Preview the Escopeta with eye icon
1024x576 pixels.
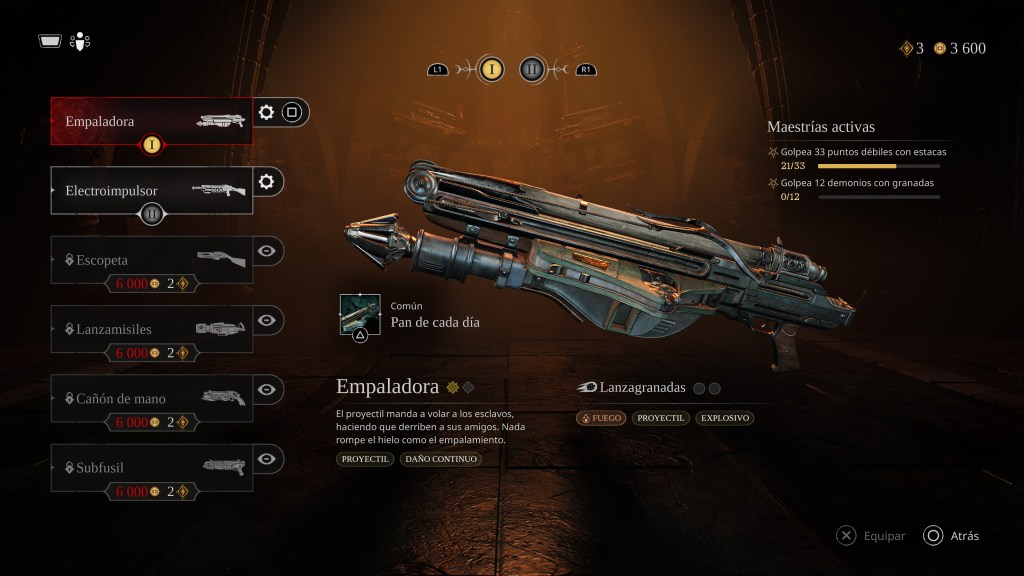[266, 251]
